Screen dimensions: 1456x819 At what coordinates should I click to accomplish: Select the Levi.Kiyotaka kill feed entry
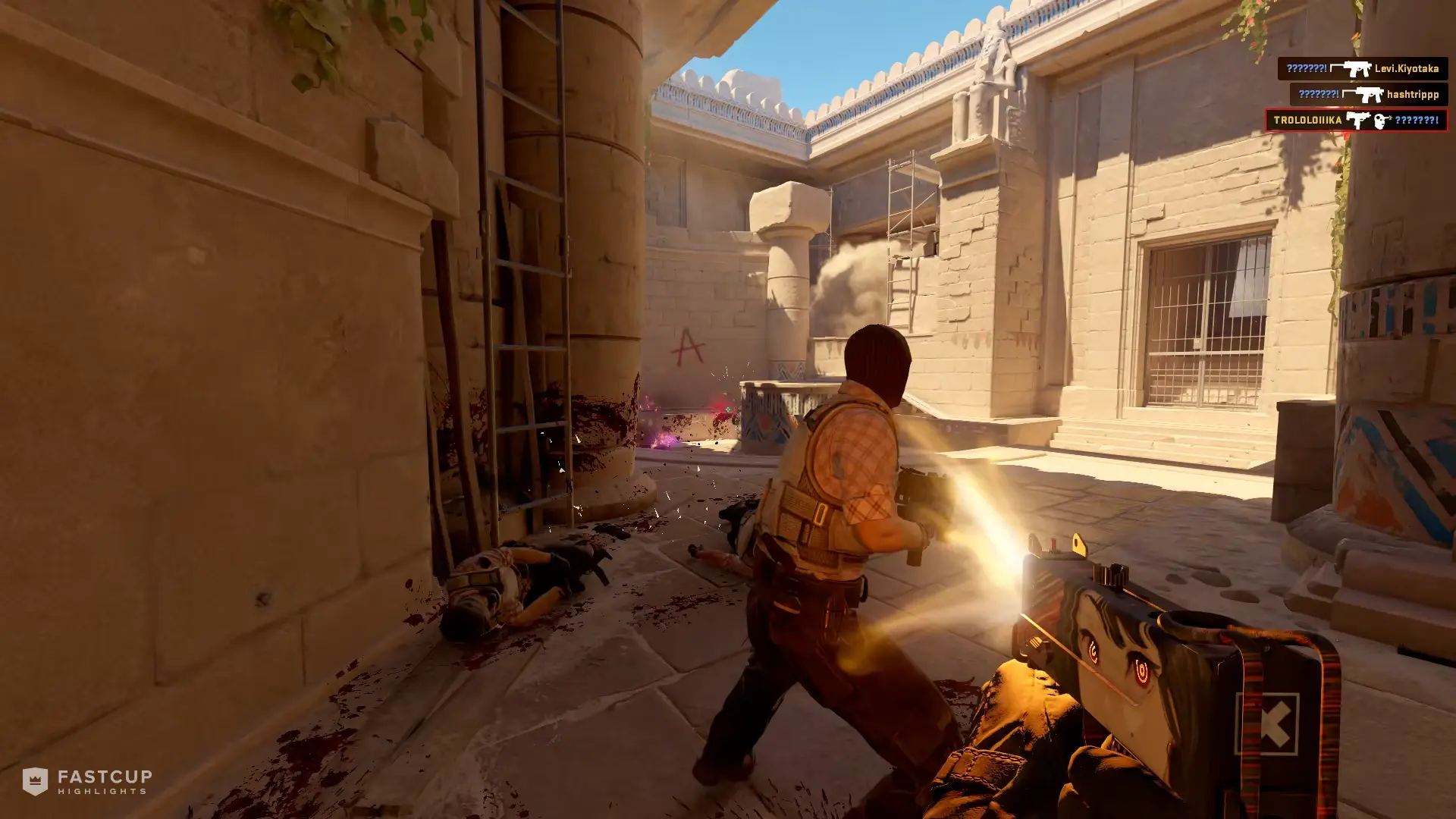tap(1362, 69)
